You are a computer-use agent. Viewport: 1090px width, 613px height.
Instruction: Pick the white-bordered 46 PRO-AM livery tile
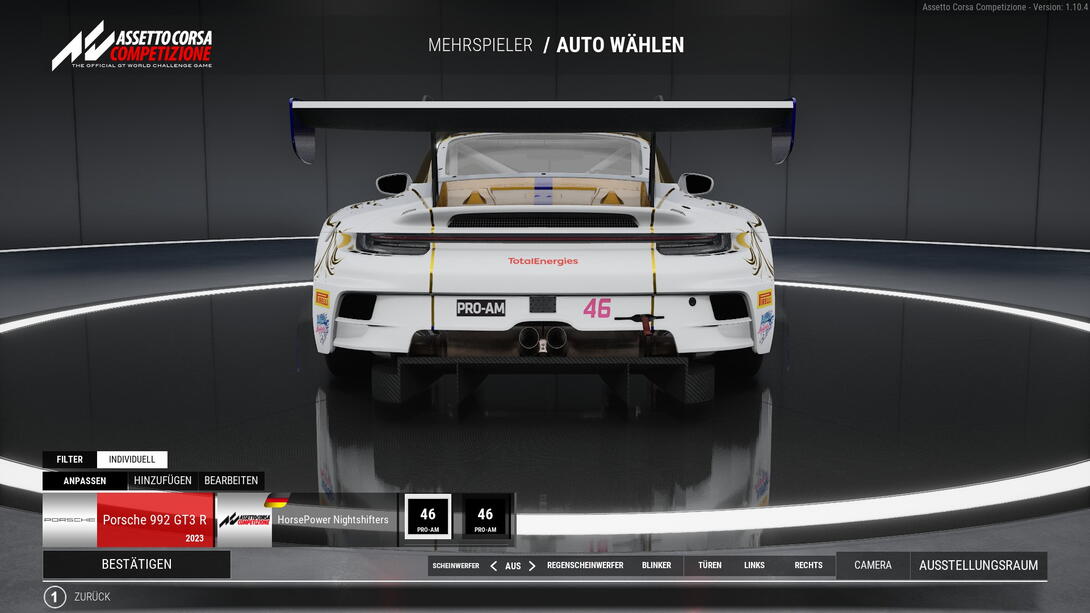tap(428, 518)
